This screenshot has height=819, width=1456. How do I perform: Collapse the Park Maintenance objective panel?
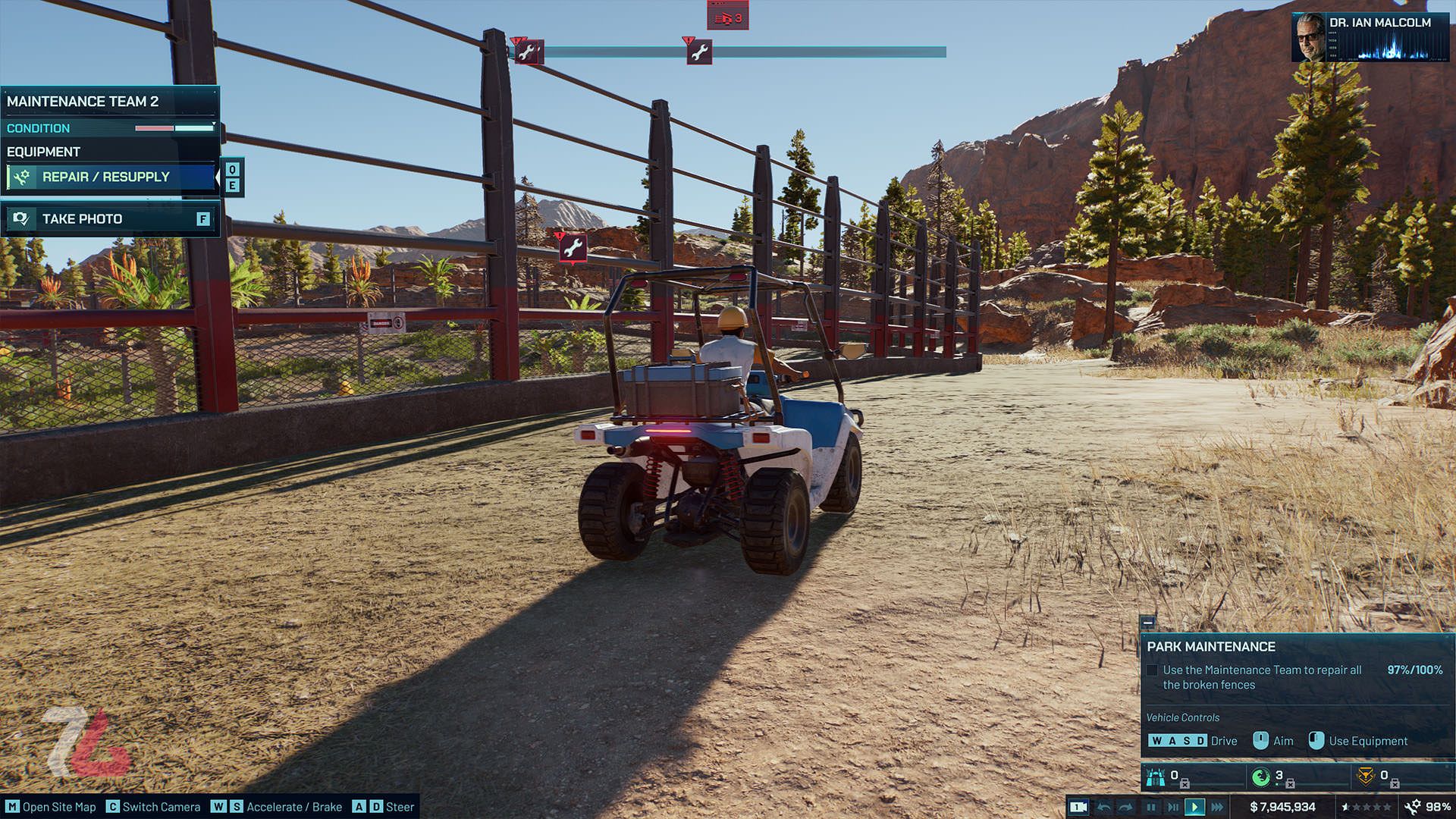1148,623
